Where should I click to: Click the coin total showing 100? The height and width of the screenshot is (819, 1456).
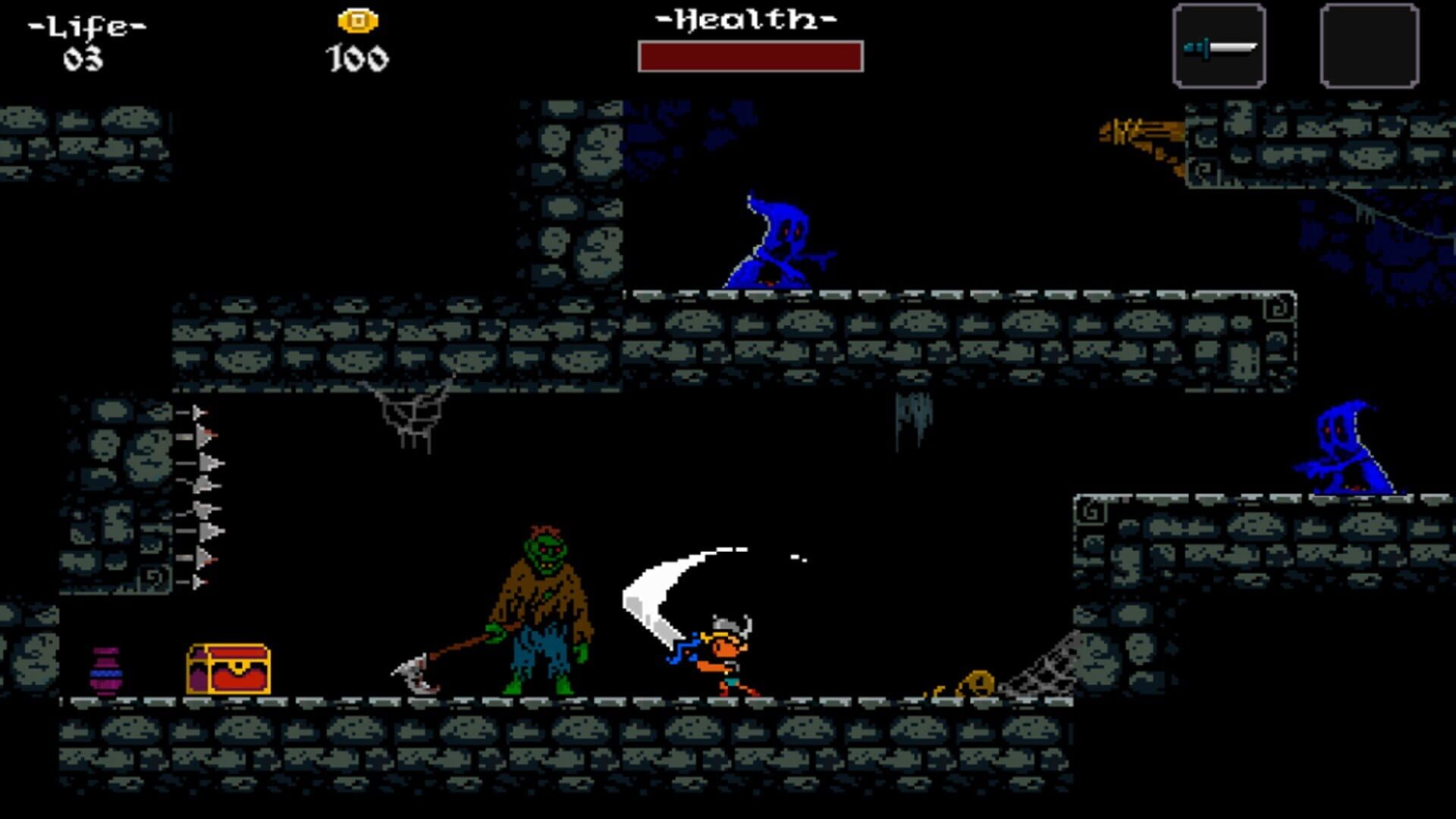(356, 57)
